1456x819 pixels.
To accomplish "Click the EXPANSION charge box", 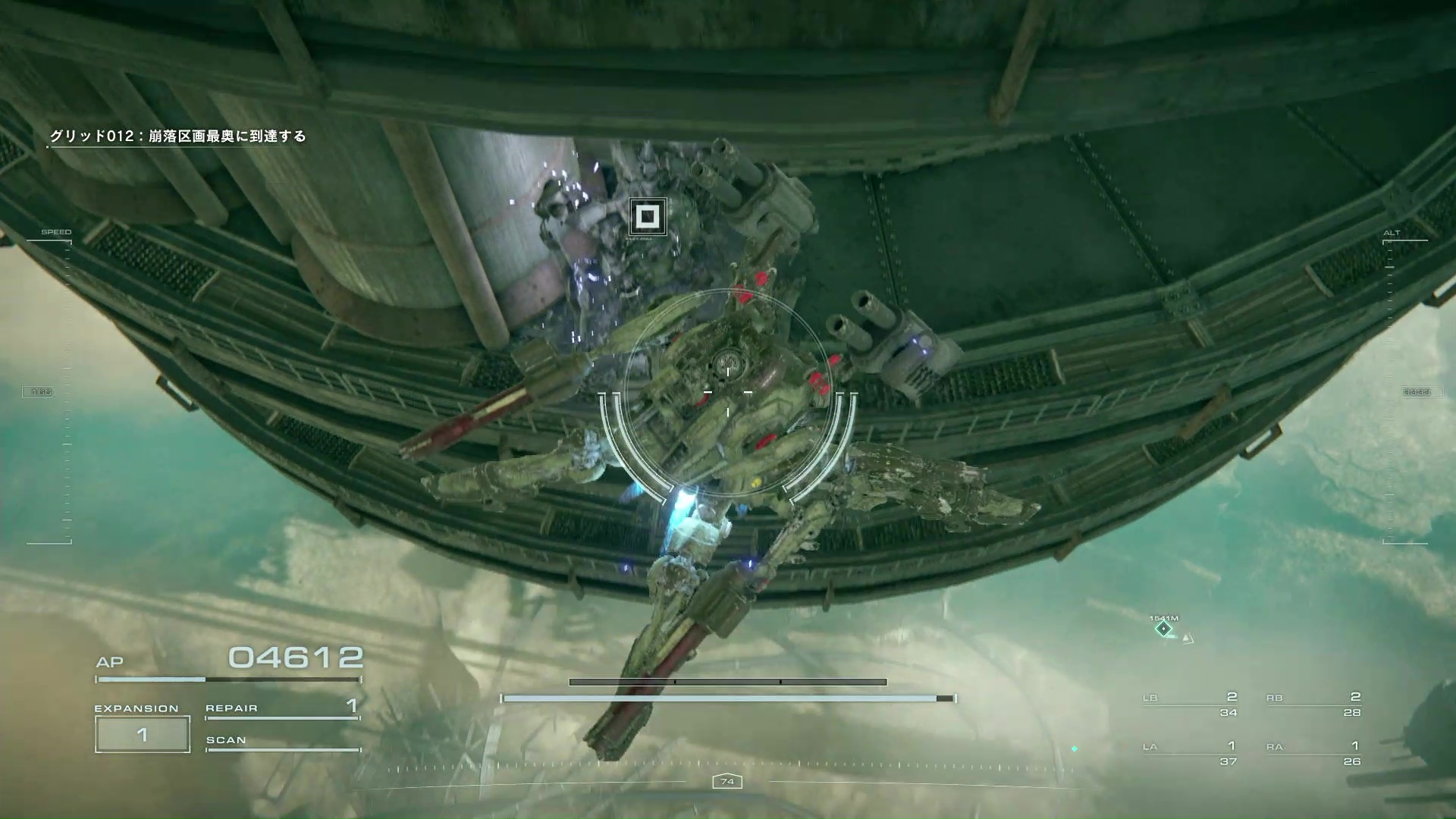I will coord(142,734).
